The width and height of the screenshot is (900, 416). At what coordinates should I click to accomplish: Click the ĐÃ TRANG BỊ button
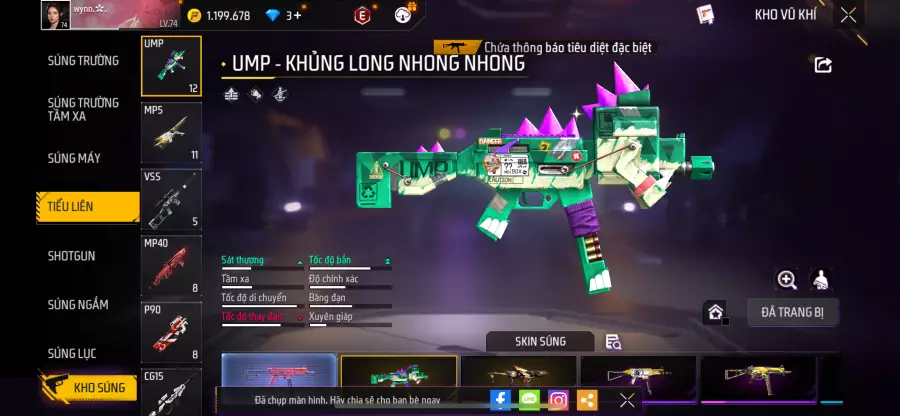point(792,312)
